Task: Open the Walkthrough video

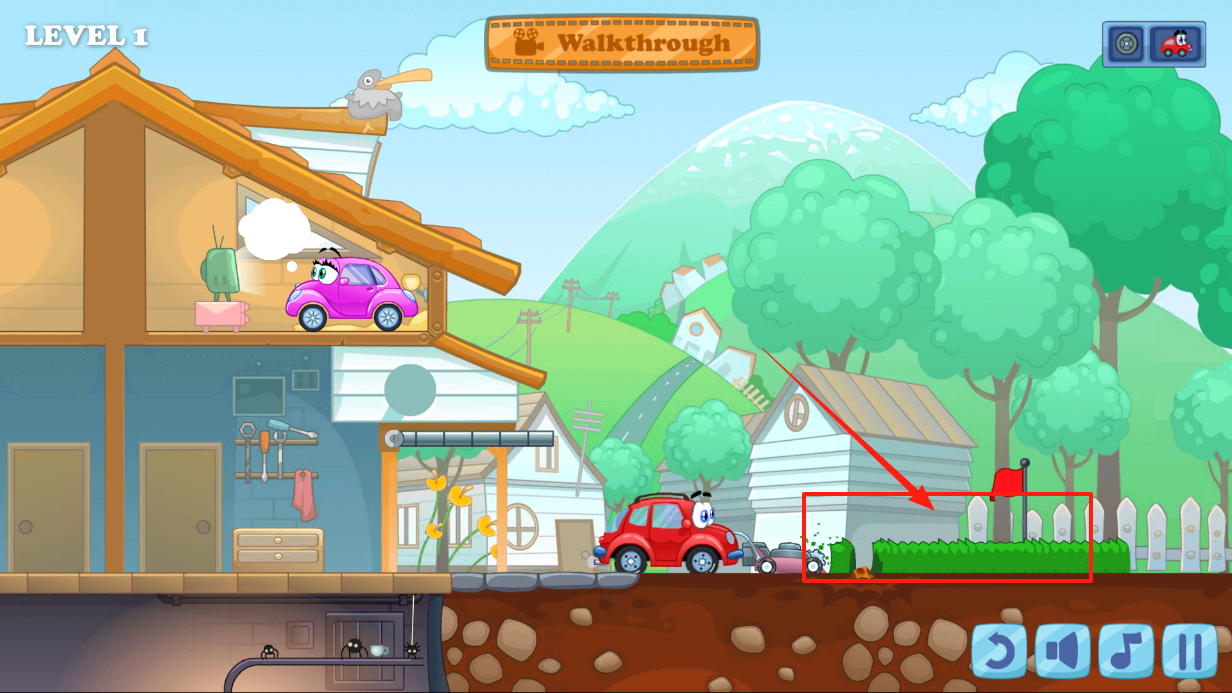Action: [x=622, y=43]
